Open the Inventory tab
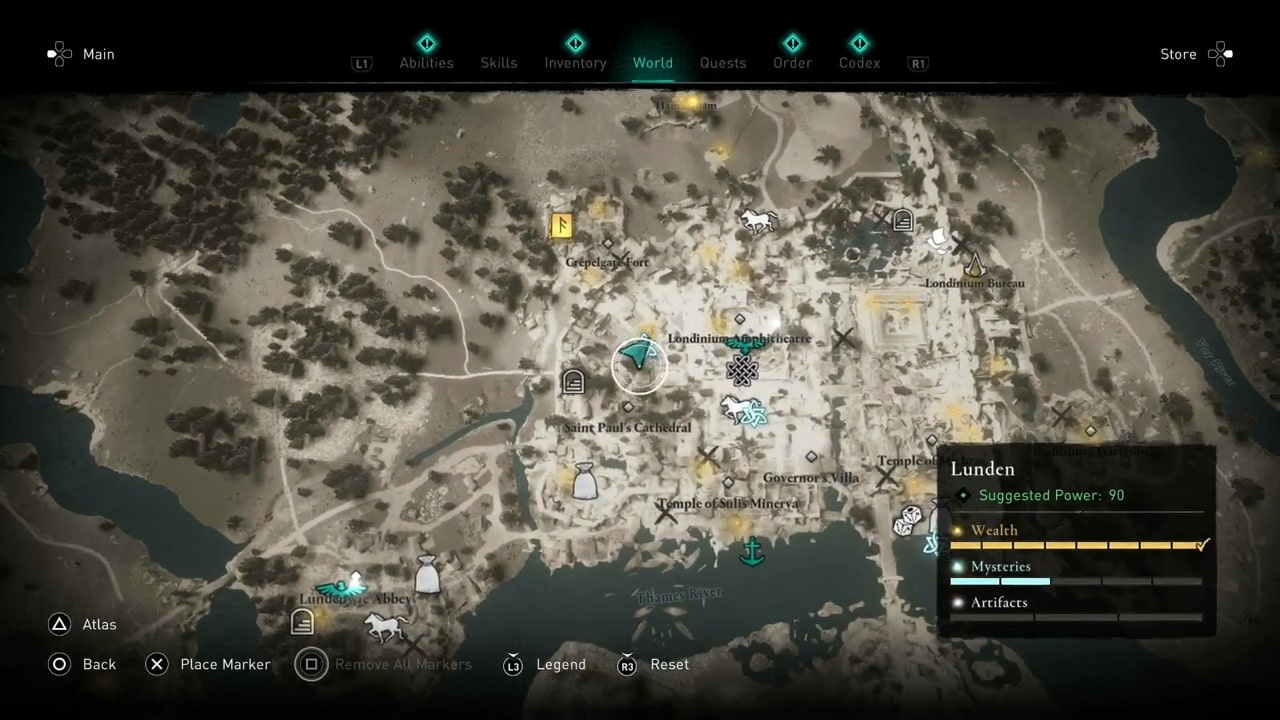The image size is (1280, 720). point(575,62)
